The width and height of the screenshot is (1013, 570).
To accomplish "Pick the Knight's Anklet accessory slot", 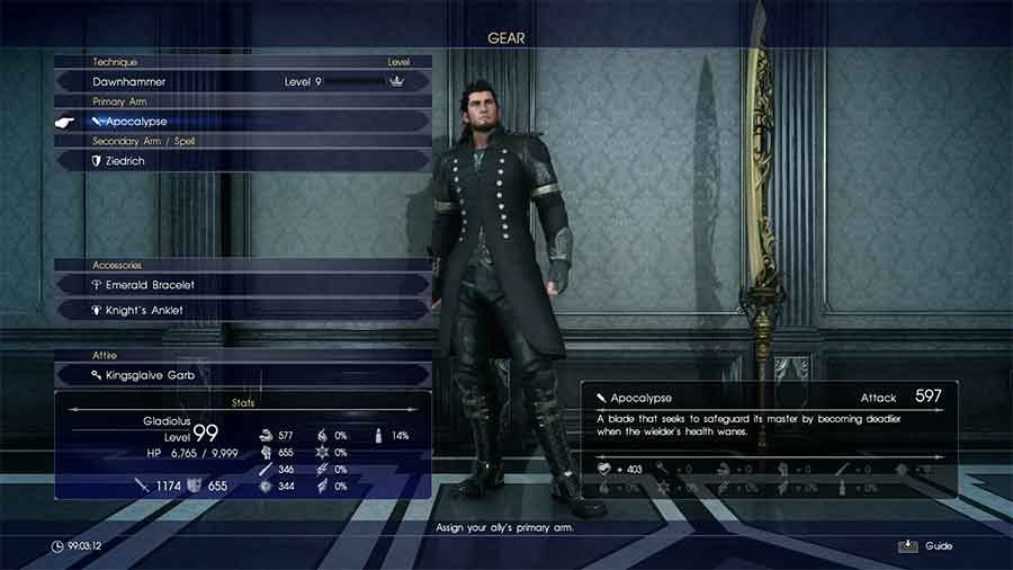I will [x=243, y=310].
